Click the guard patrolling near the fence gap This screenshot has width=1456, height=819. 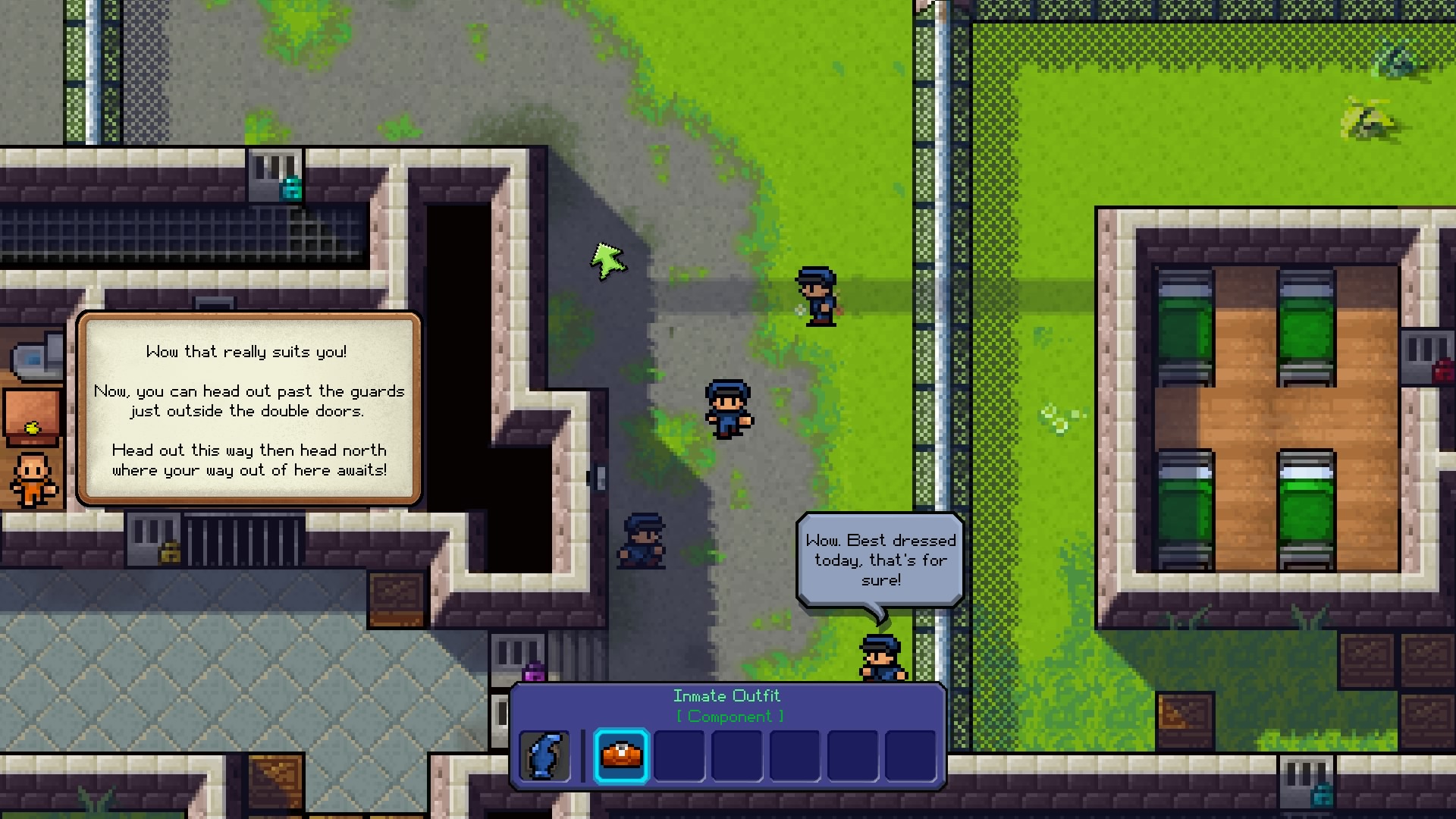click(817, 296)
